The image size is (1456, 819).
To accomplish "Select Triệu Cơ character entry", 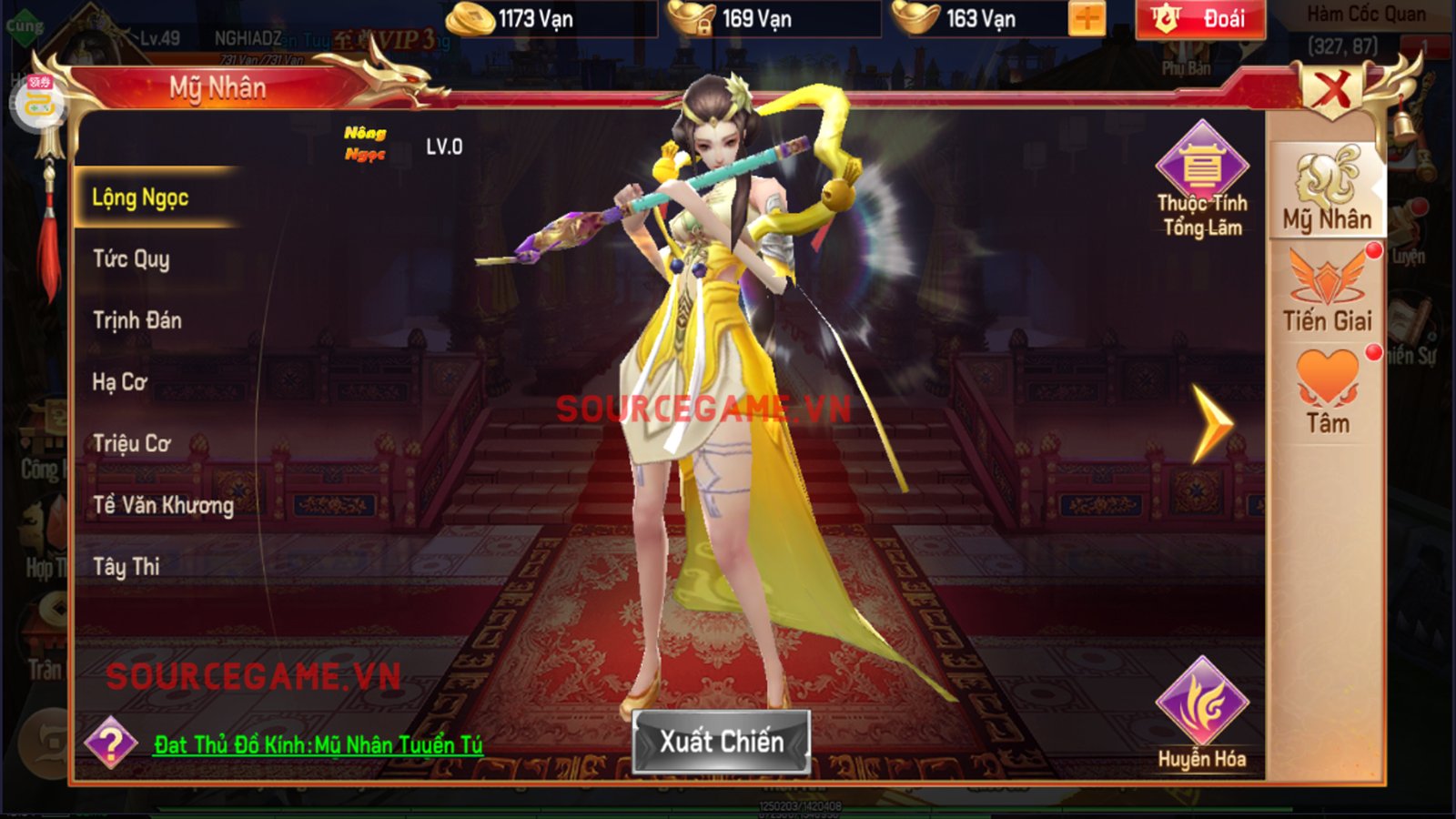I will [132, 443].
